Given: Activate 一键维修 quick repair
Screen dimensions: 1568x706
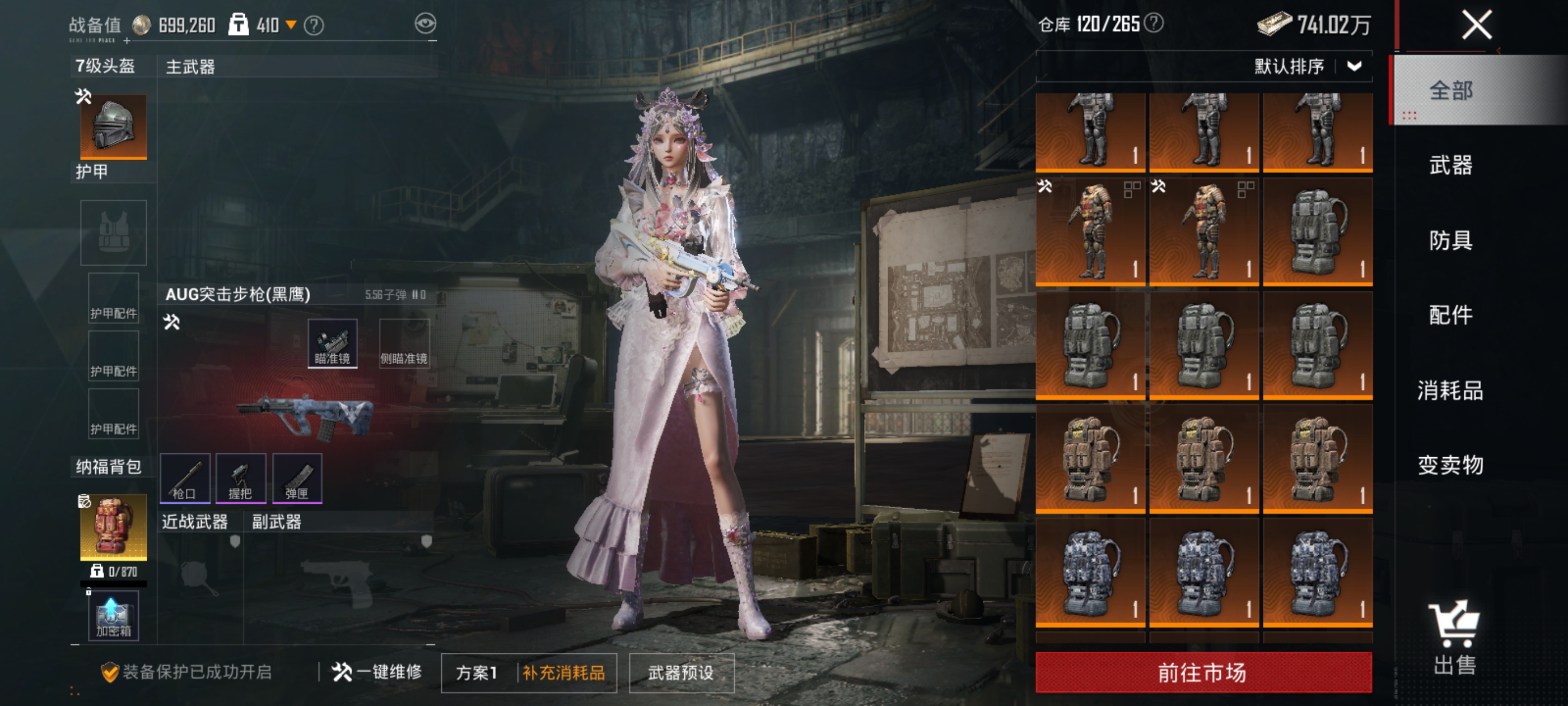Looking at the screenshot, I should click(x=377, y=672).
